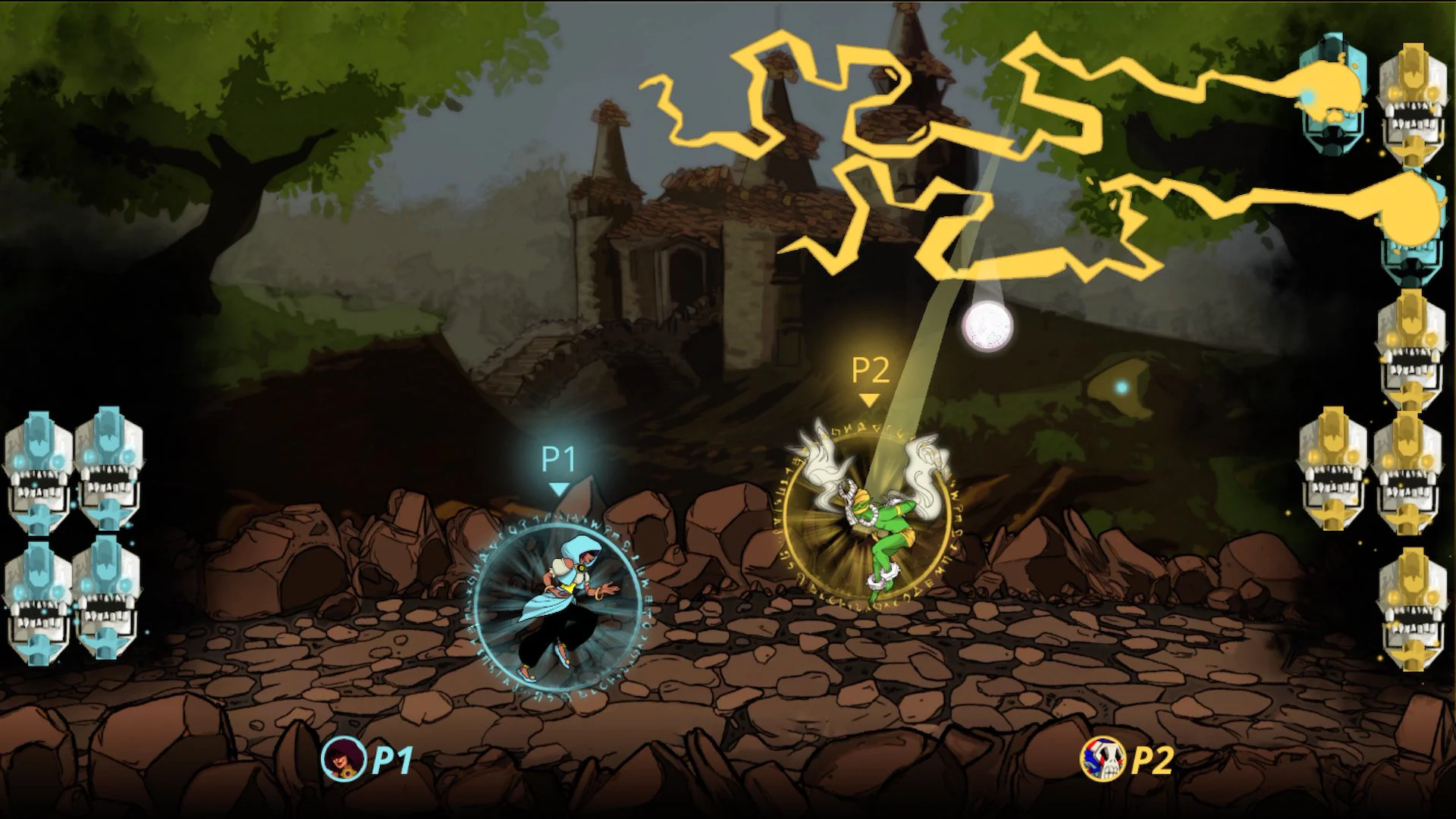Expand the P1 marker arrow
This screenshot has width=1456, height=819.
(x=559, y=489)
